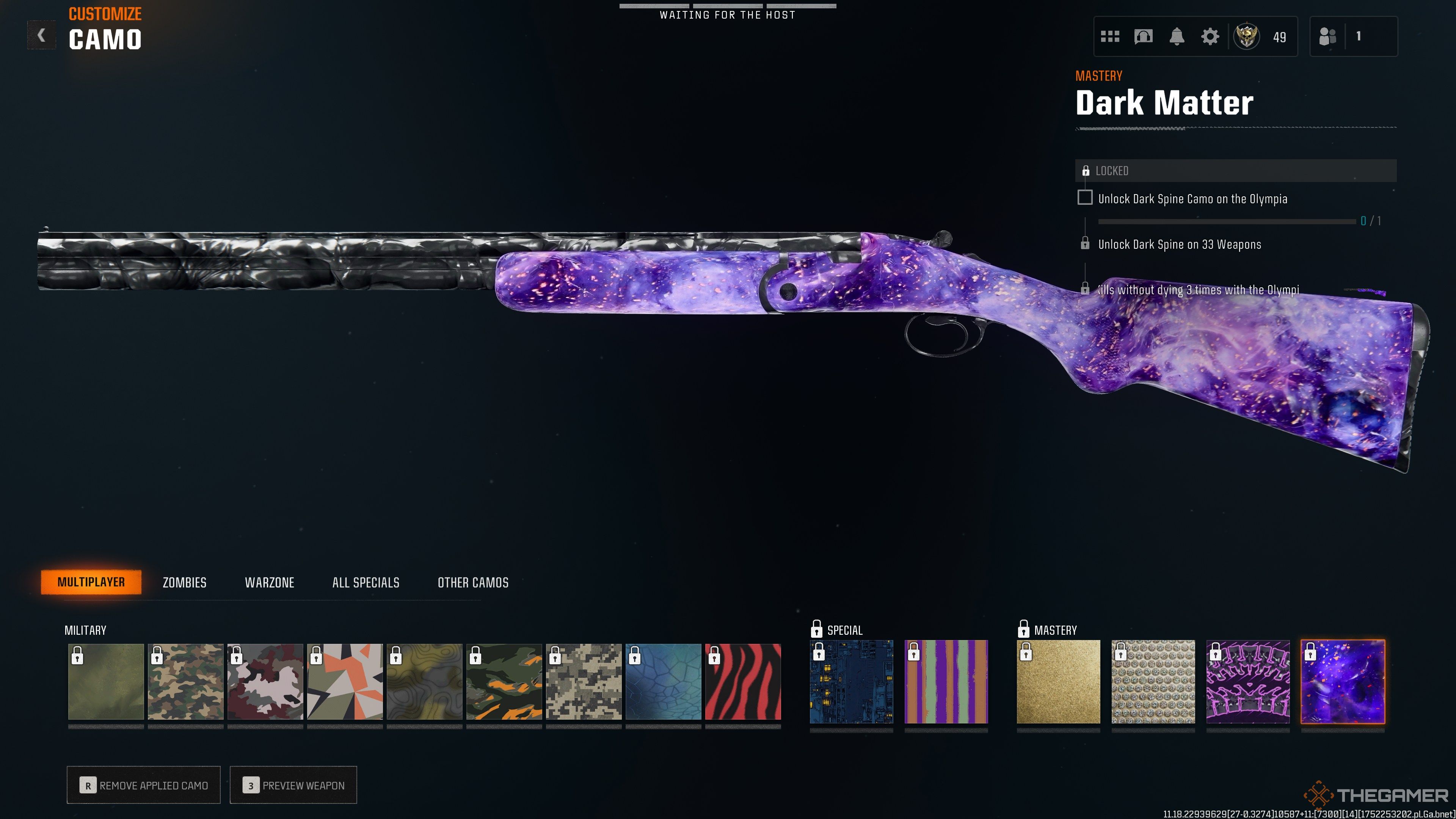This screenshot has height=819, width=1456.
Task: Choose the Preview Weapon button
Action: tap(293, 785)
